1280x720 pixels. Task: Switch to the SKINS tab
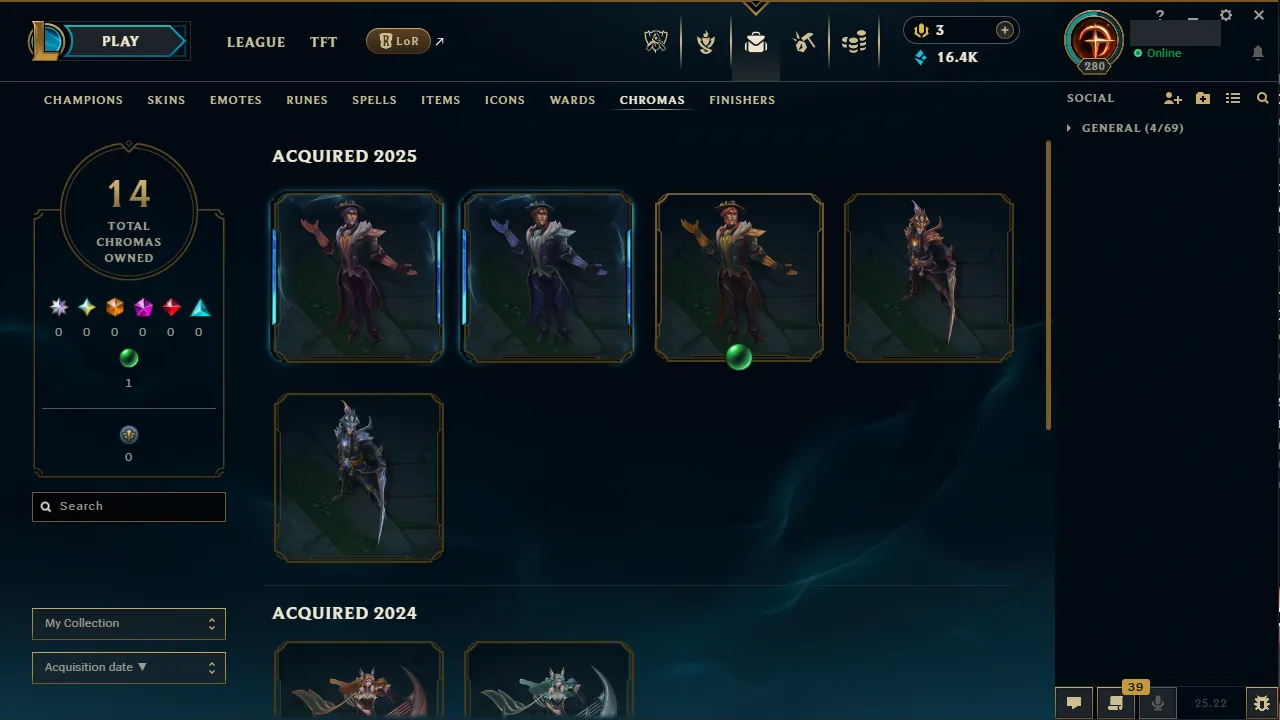click(x=166, y=100)
